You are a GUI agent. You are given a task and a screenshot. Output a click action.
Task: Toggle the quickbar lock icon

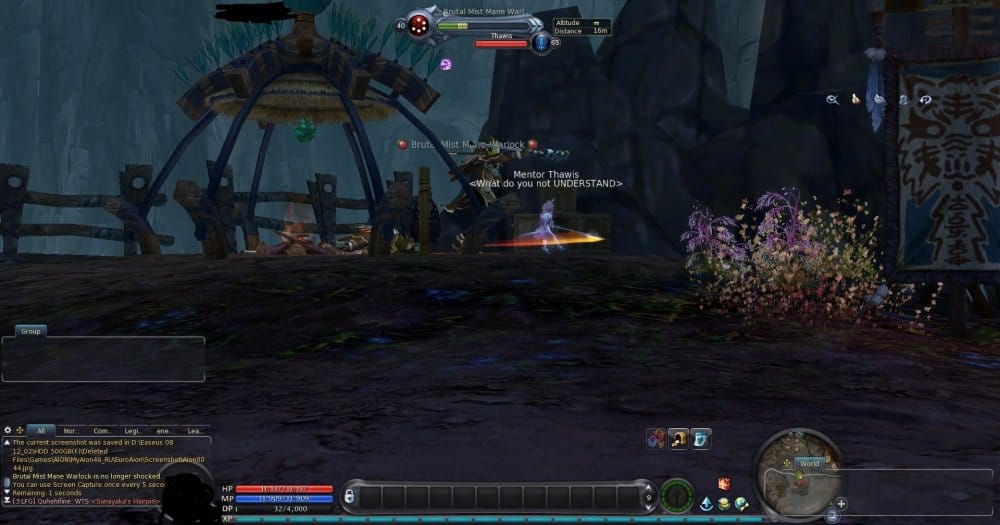(x=348, y=496)
